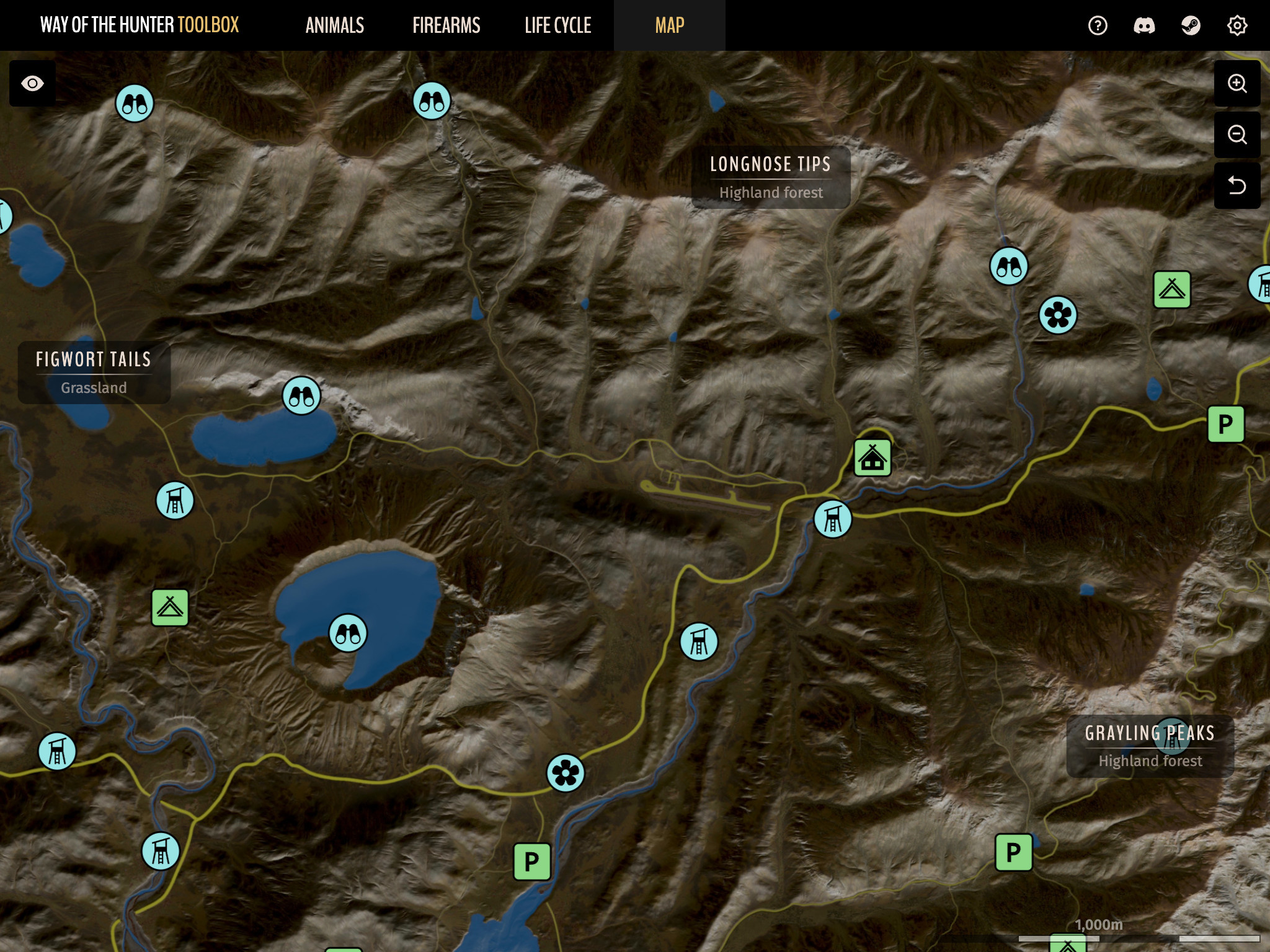Select the binoculars marker on the crater lake
Image resolution: width=1270 pixels, height=952 pixels.
(x=348, y=633)
